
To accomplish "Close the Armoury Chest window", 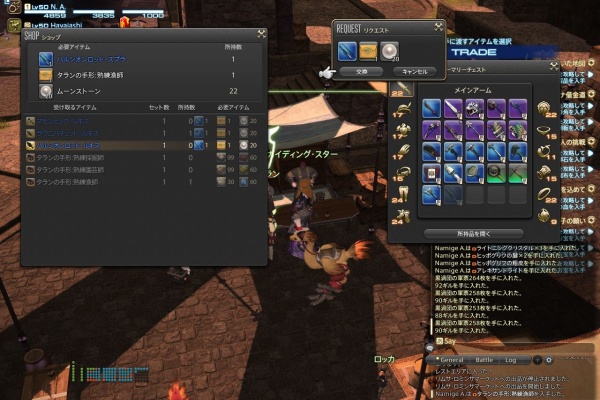I will coord(553,66).
